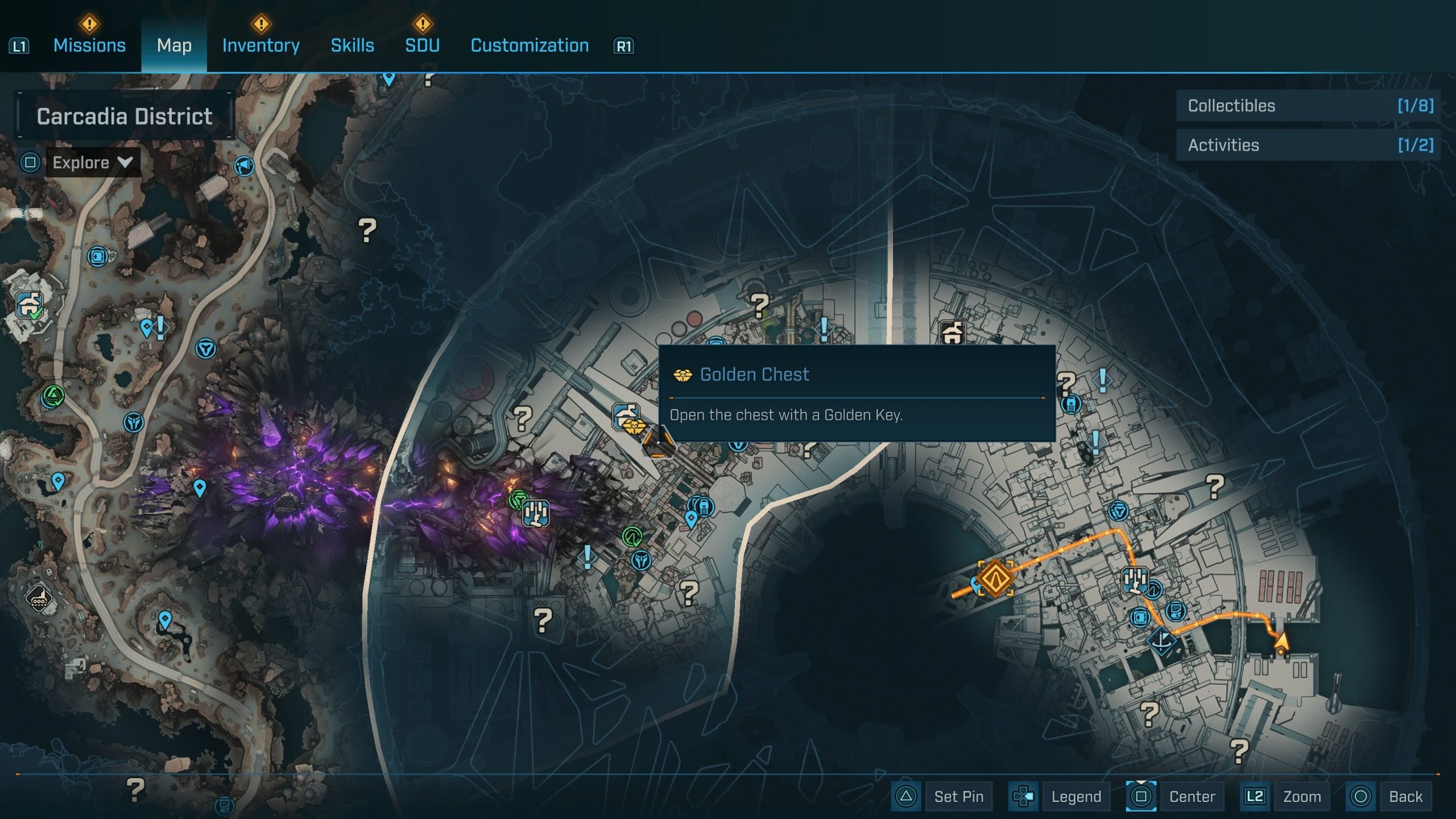The width and height of the screenshot is (1456, 819).
Task: Click the Carcadia District title panel
Action: tap(125, 116)
